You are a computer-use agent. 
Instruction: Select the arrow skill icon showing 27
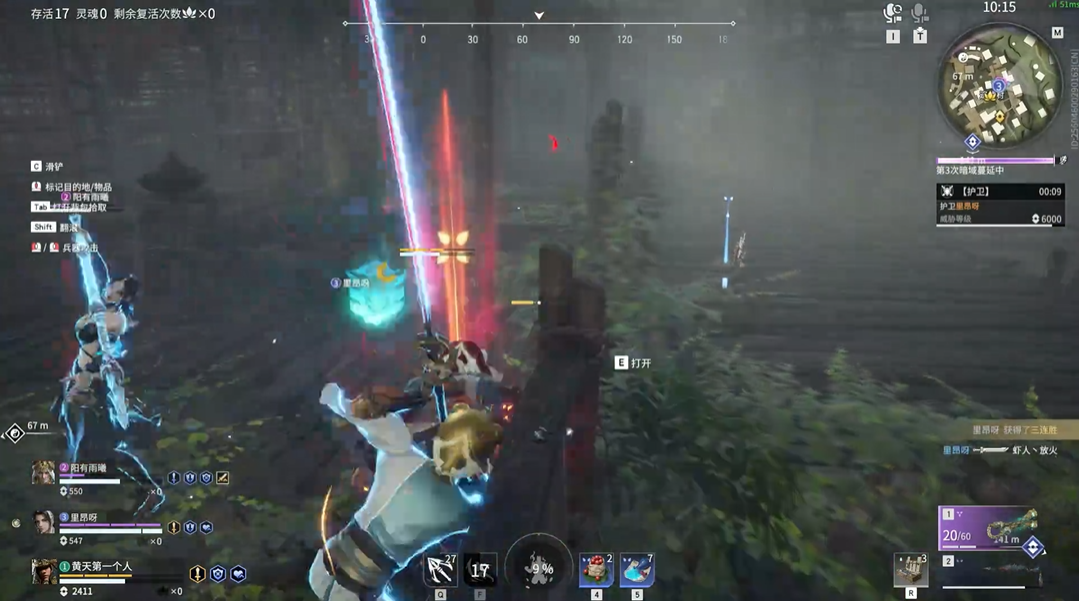pyautogui.click(x=440, y=570)
